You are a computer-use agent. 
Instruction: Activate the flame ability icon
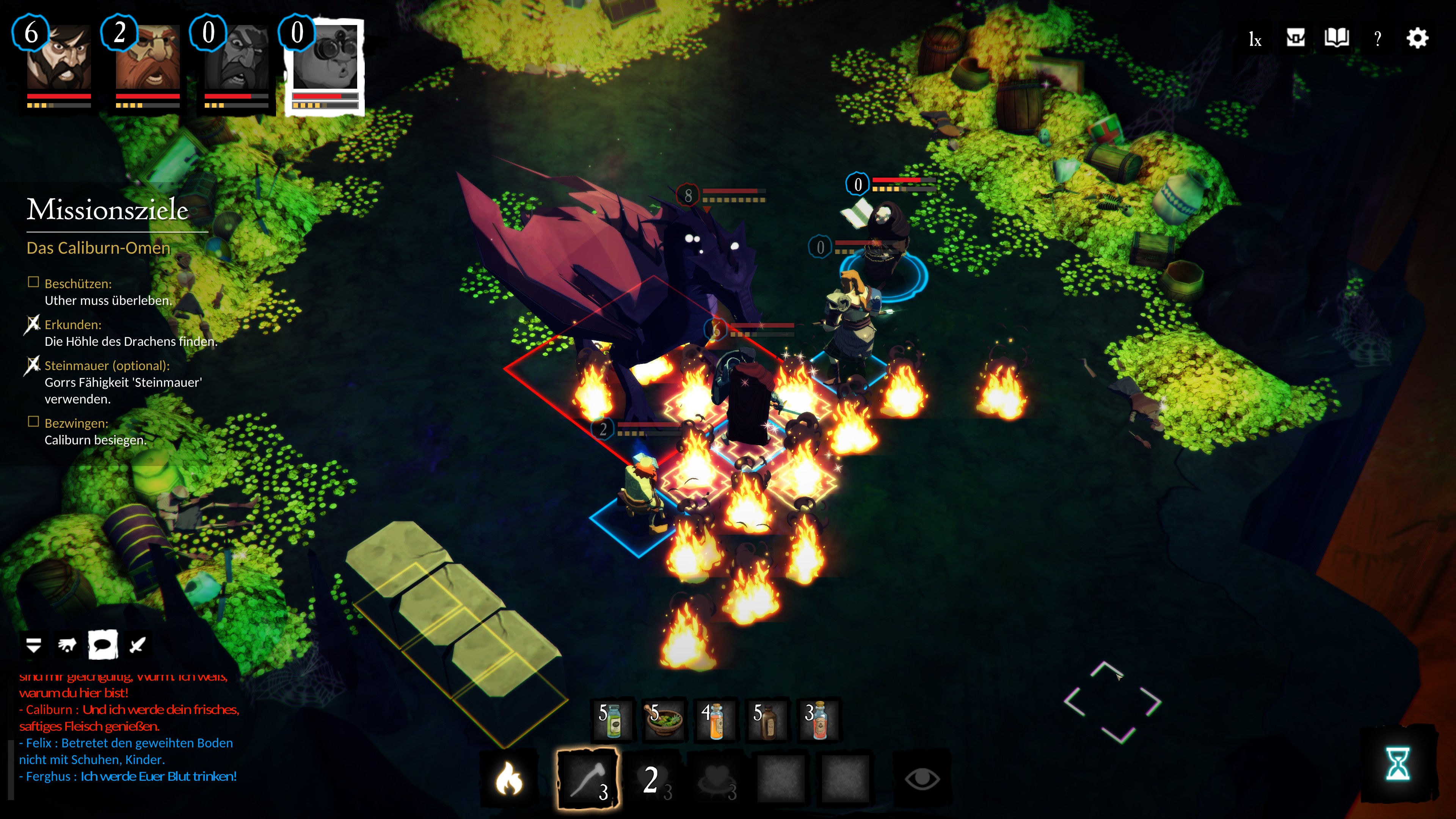pyautogui.click(x=509, y=779)
